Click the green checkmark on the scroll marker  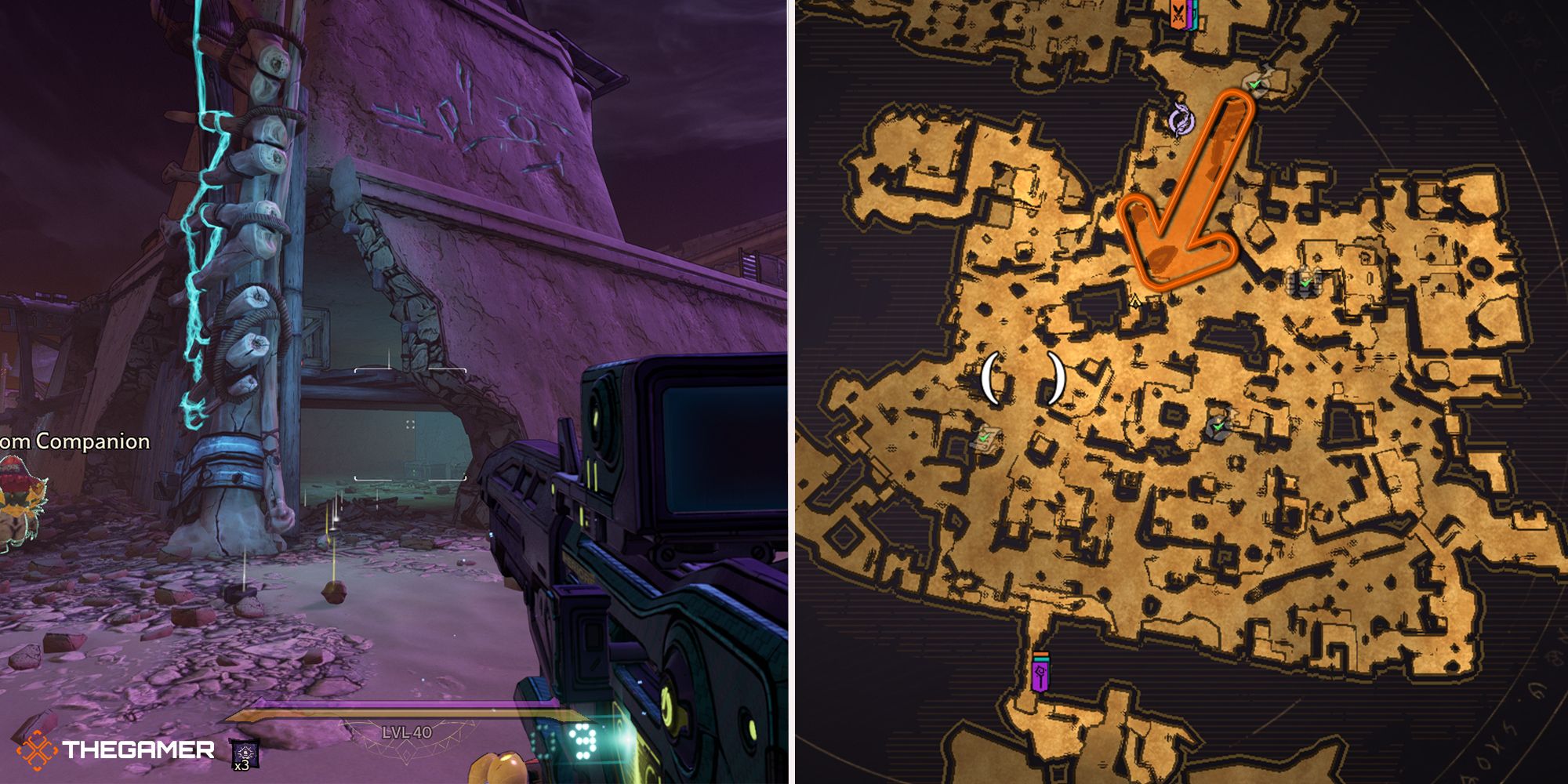(x=982, y=437)
